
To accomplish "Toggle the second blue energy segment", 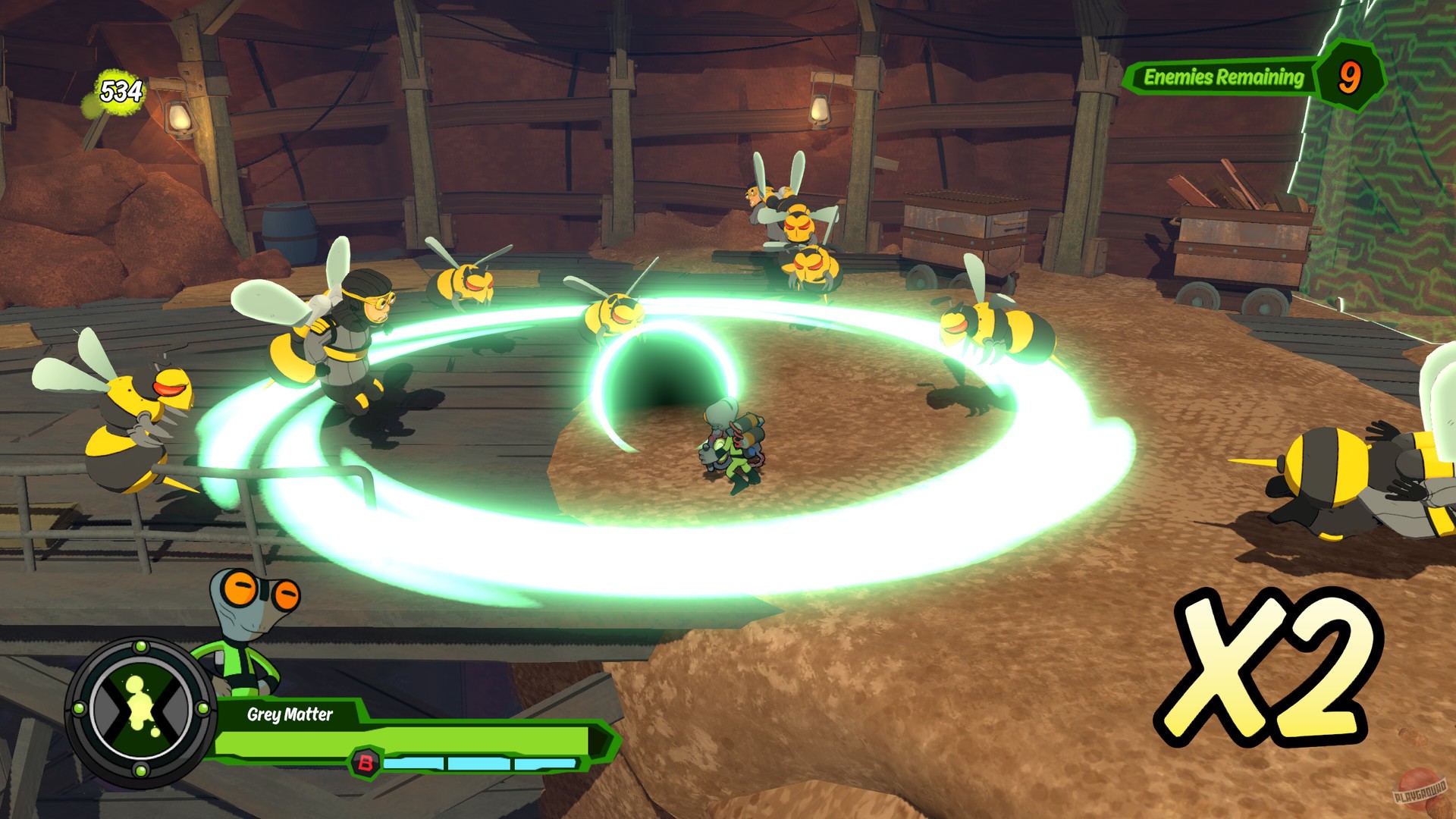I will pos(478,762).
